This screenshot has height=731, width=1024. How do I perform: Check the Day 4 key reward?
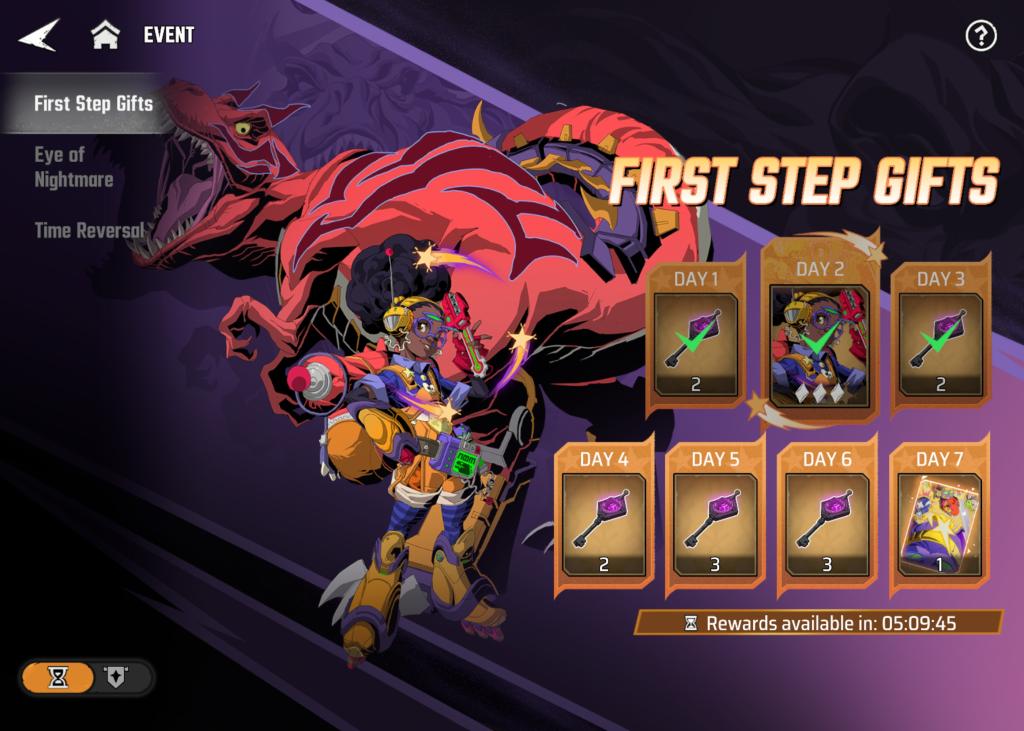click(x=602, y=522)
